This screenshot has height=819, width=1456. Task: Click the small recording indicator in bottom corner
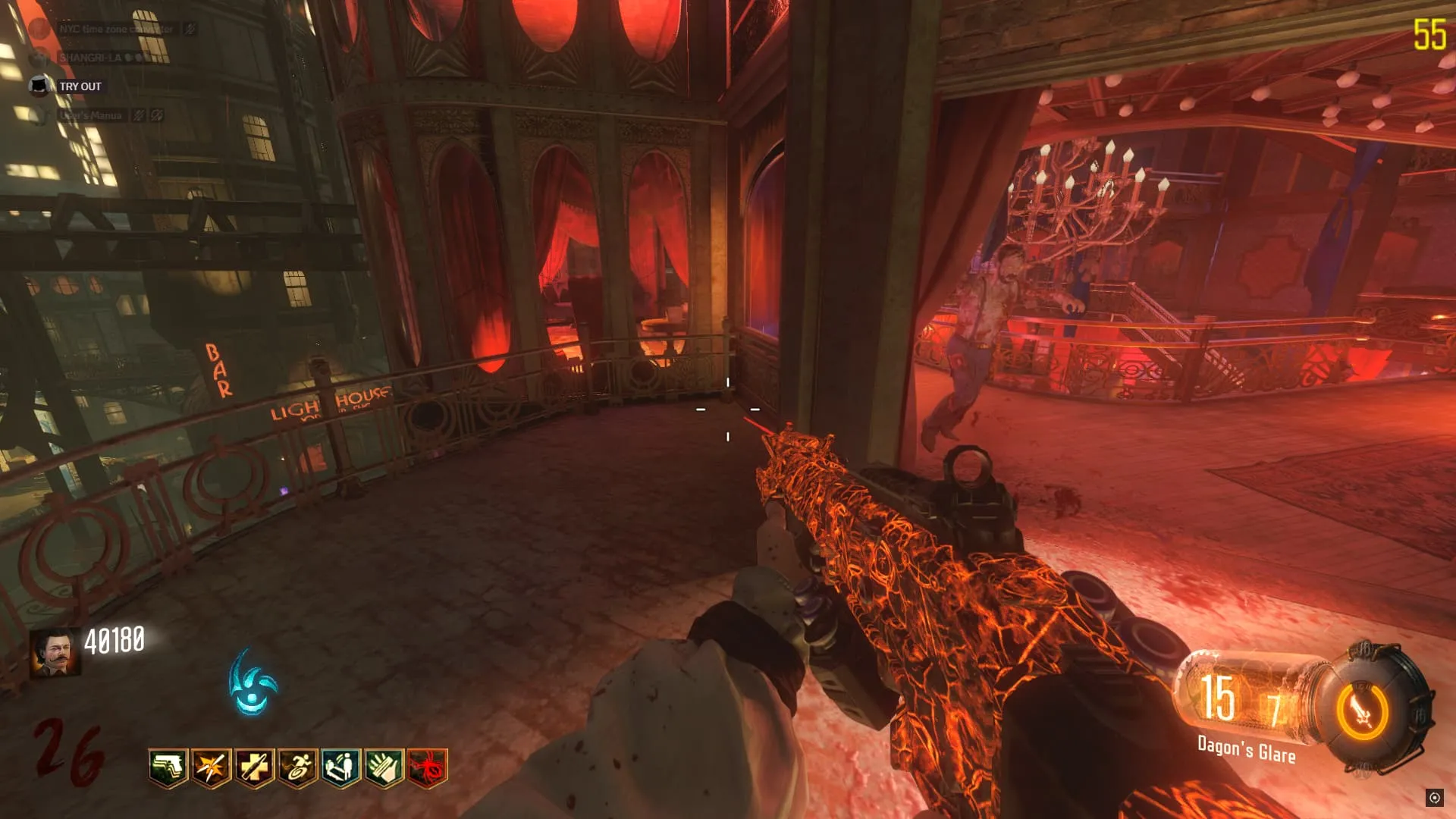coord(1434,797)
